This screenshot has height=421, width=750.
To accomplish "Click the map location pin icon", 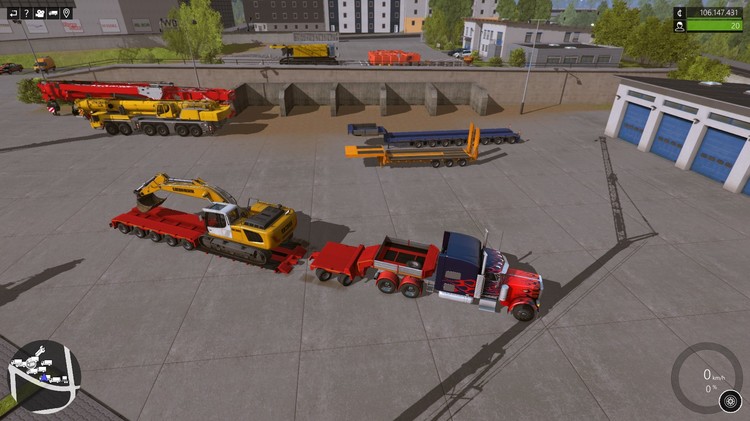I will pos(66,13).
